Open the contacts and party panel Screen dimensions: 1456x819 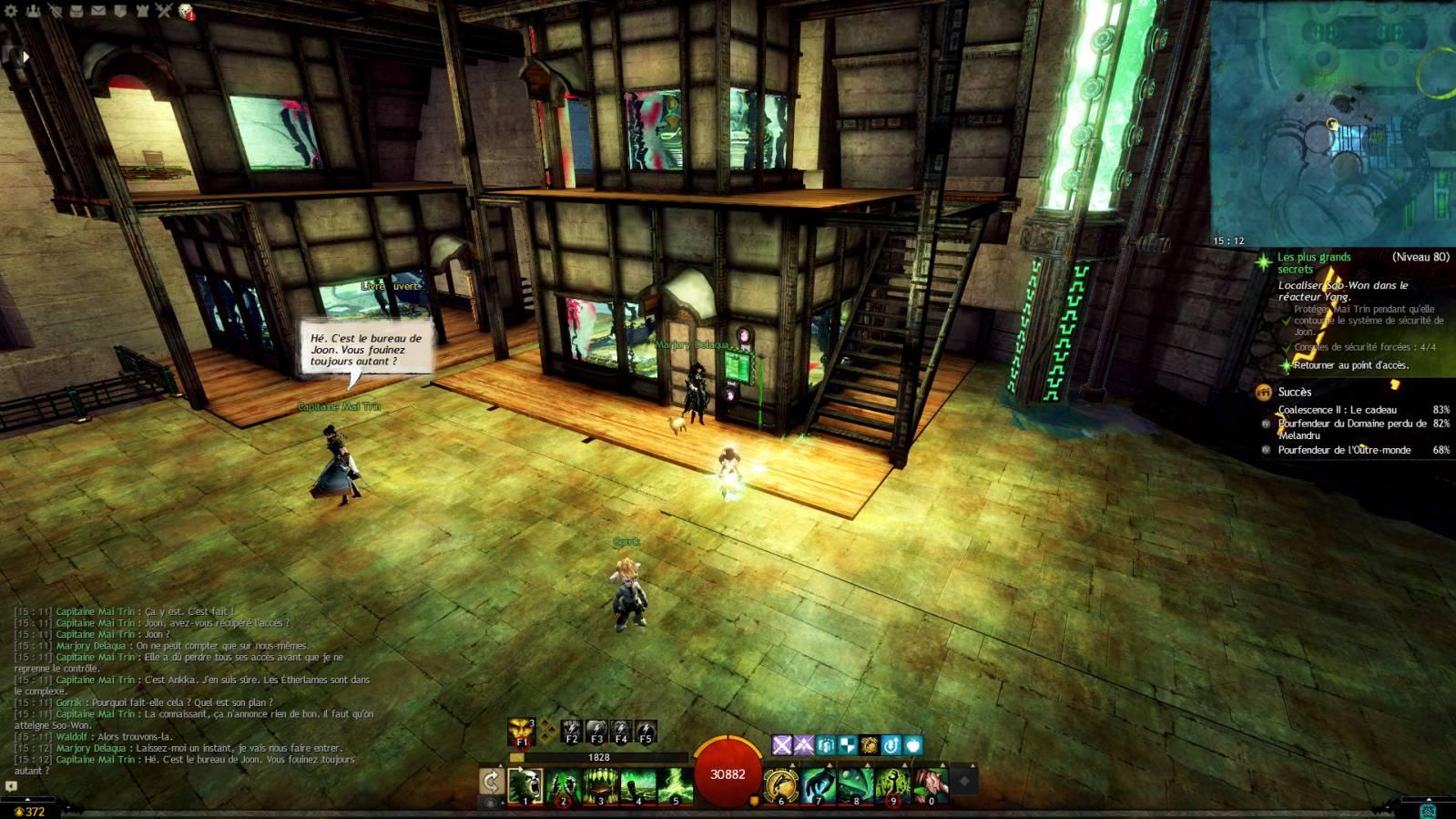click(34, 11)
